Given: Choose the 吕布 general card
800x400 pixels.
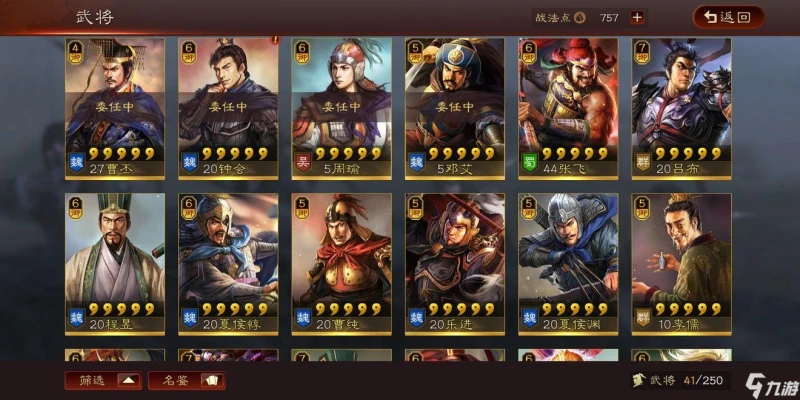Looking at the screenshot, I should point(681,108).
